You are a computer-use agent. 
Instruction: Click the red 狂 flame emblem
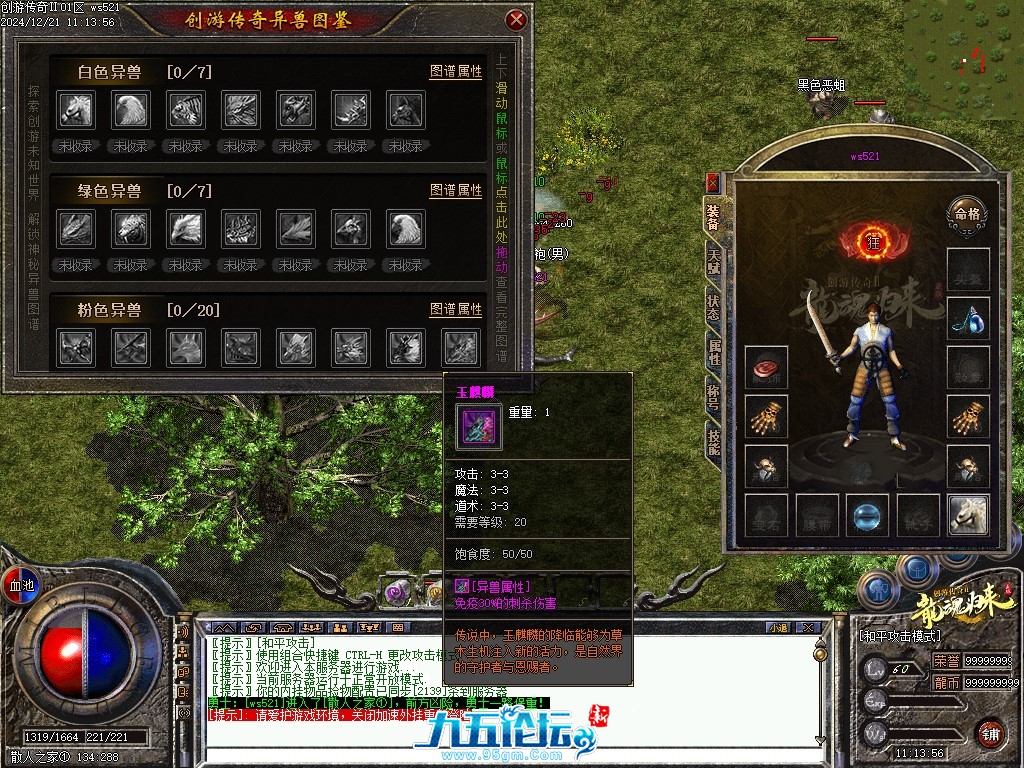tap(871, 241)
